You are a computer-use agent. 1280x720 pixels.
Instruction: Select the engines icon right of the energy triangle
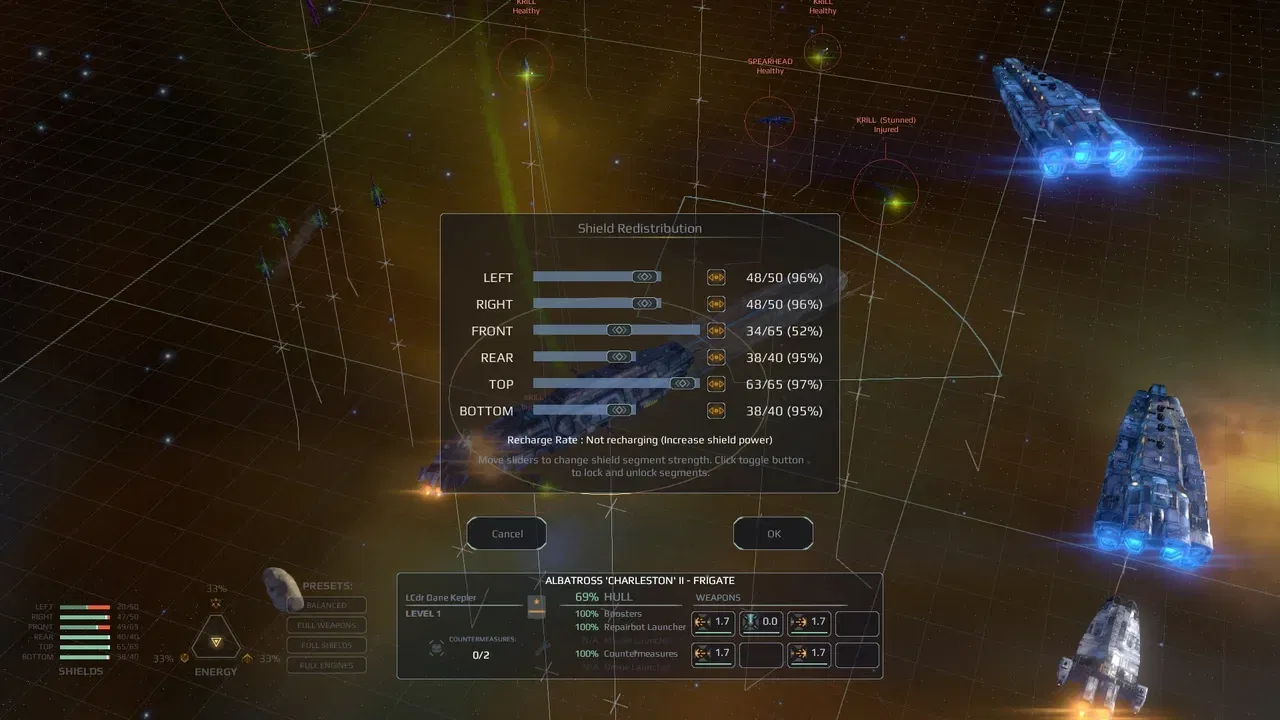247,658
